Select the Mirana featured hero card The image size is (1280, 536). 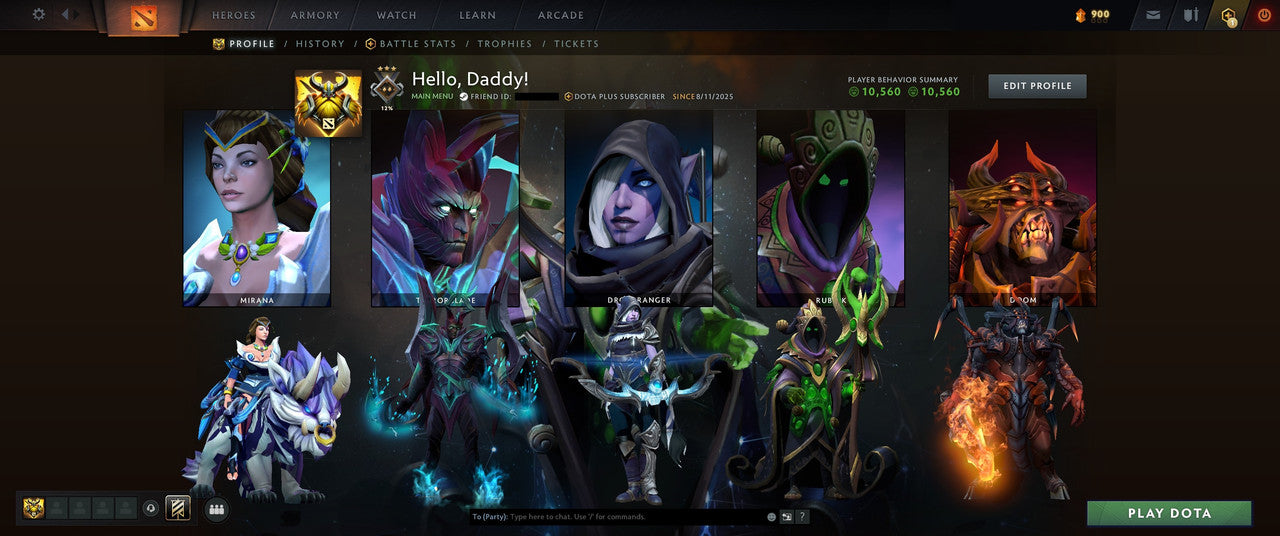pos(257,208)
